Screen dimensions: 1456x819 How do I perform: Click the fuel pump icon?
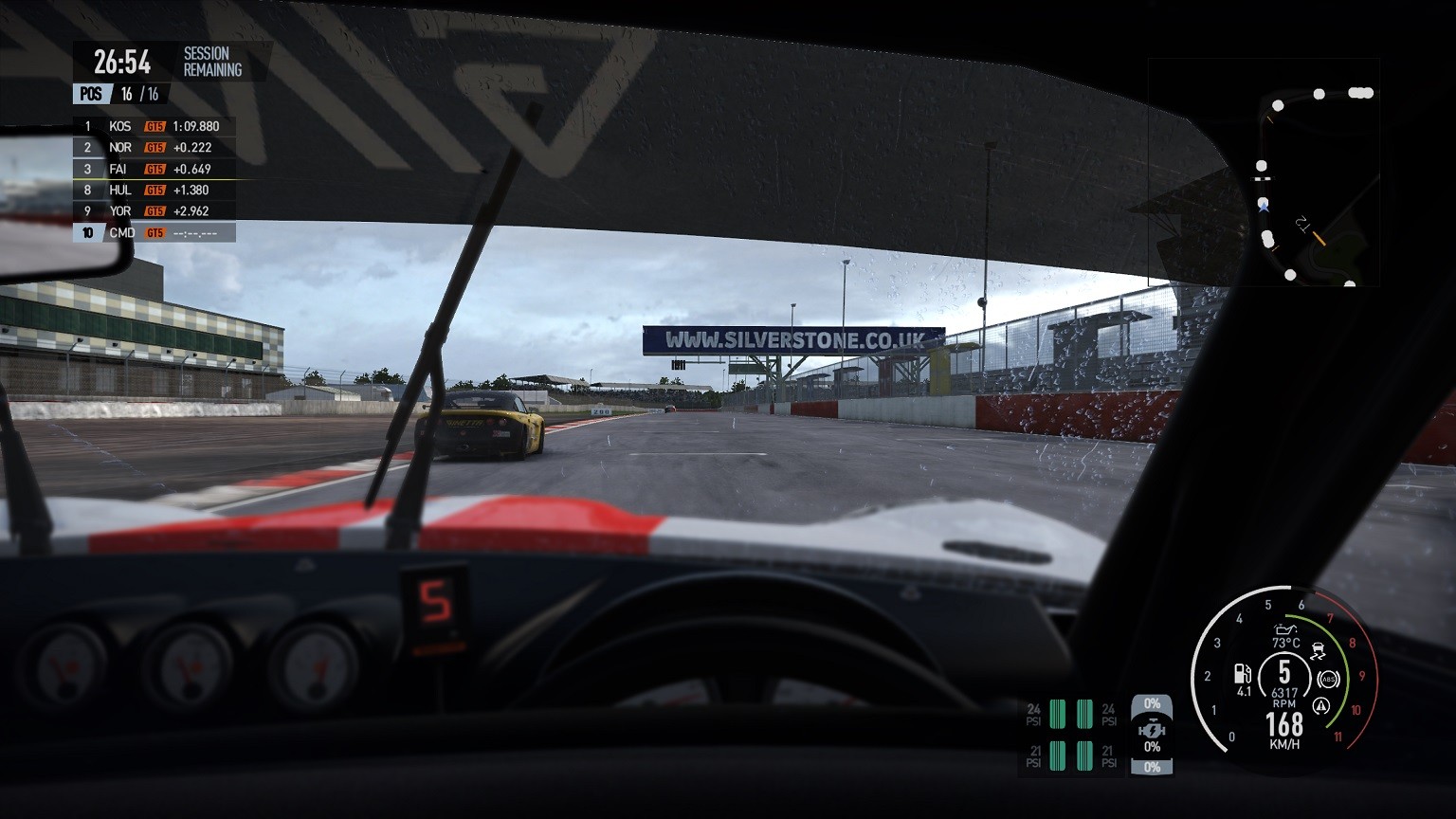click(x=1242, y=674)
